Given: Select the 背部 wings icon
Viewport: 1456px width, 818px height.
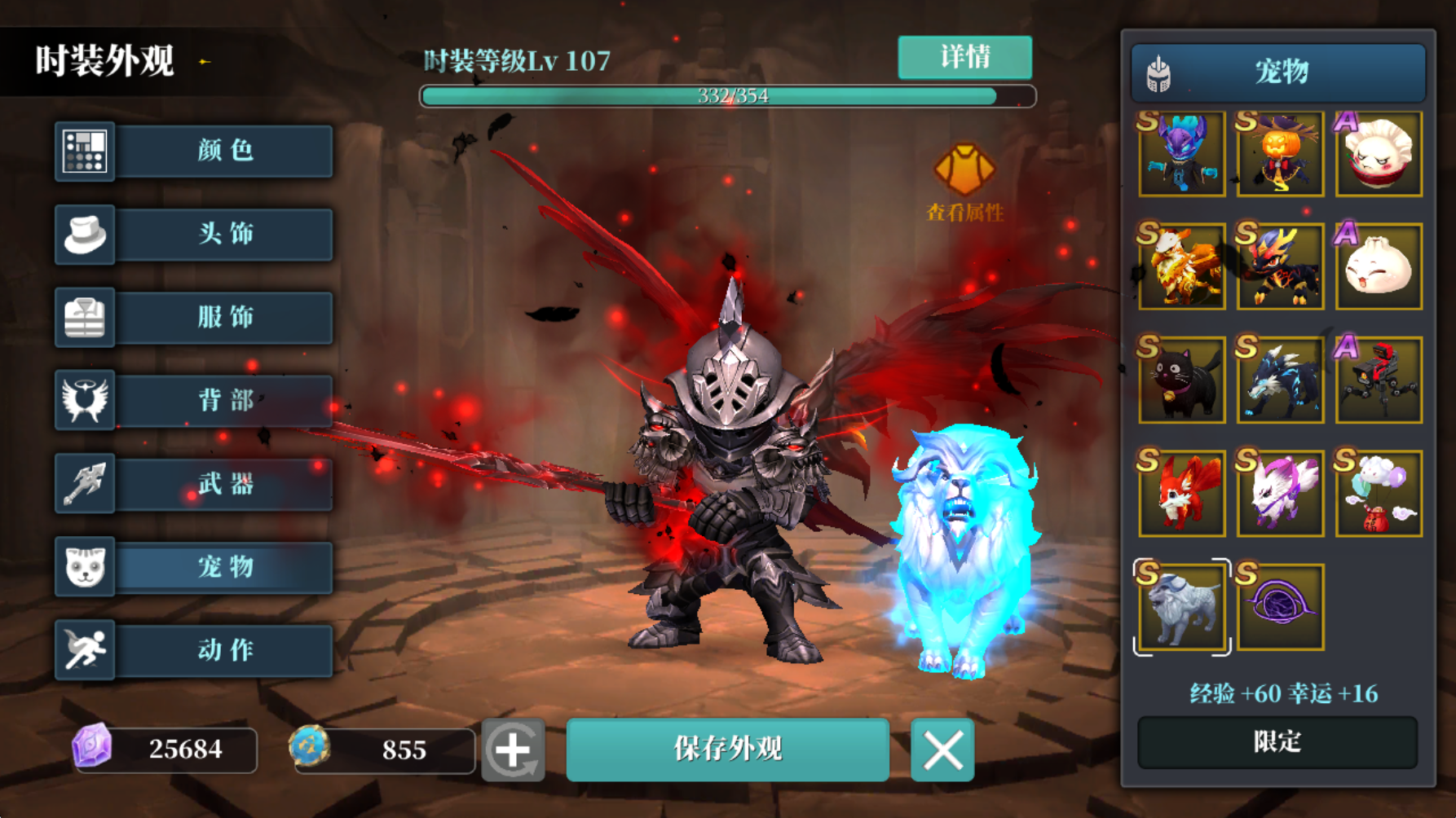Looking at the screenshot, I should (x=85, y=401).
